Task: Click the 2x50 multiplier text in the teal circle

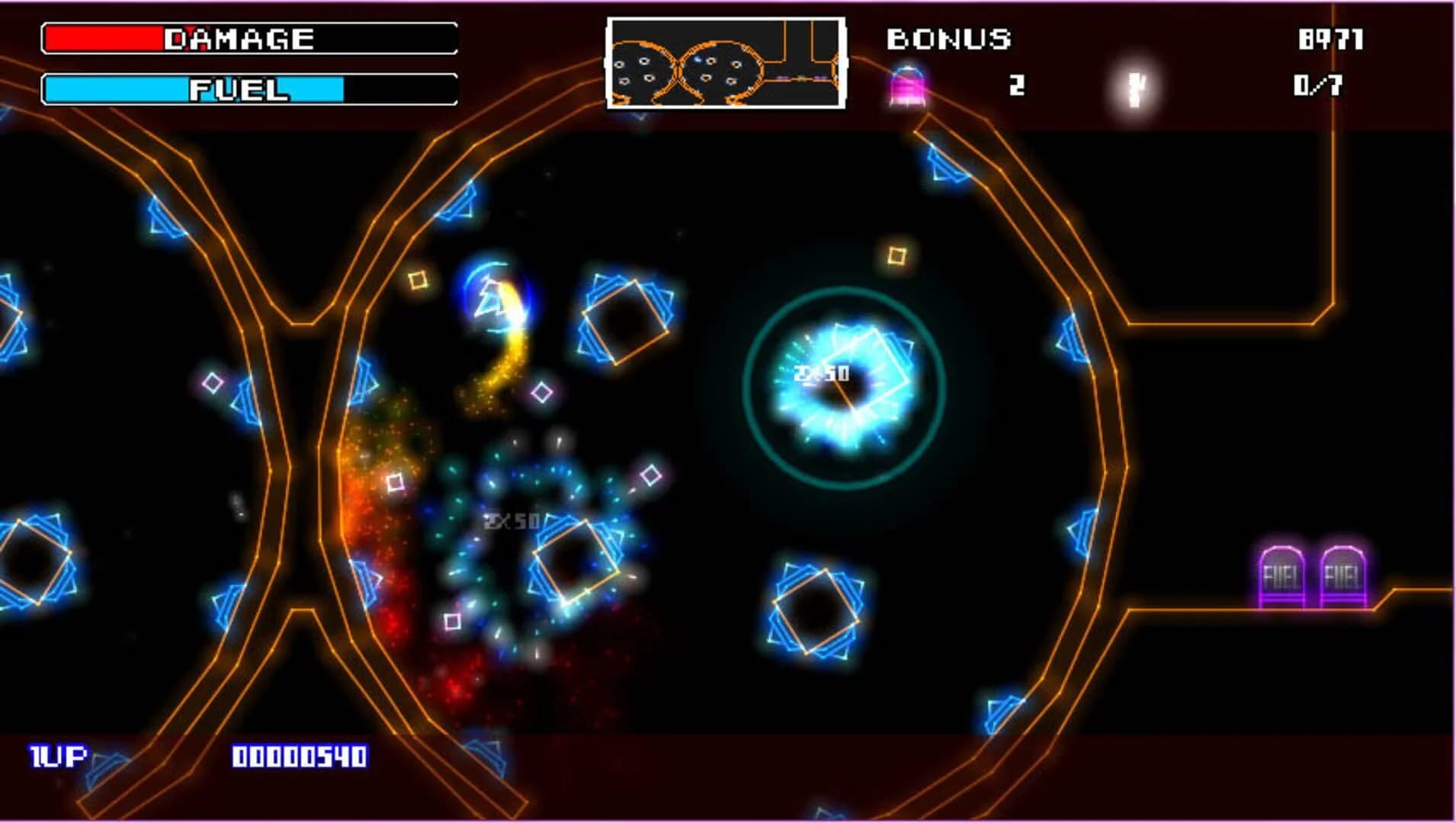Action: [822, 371]
